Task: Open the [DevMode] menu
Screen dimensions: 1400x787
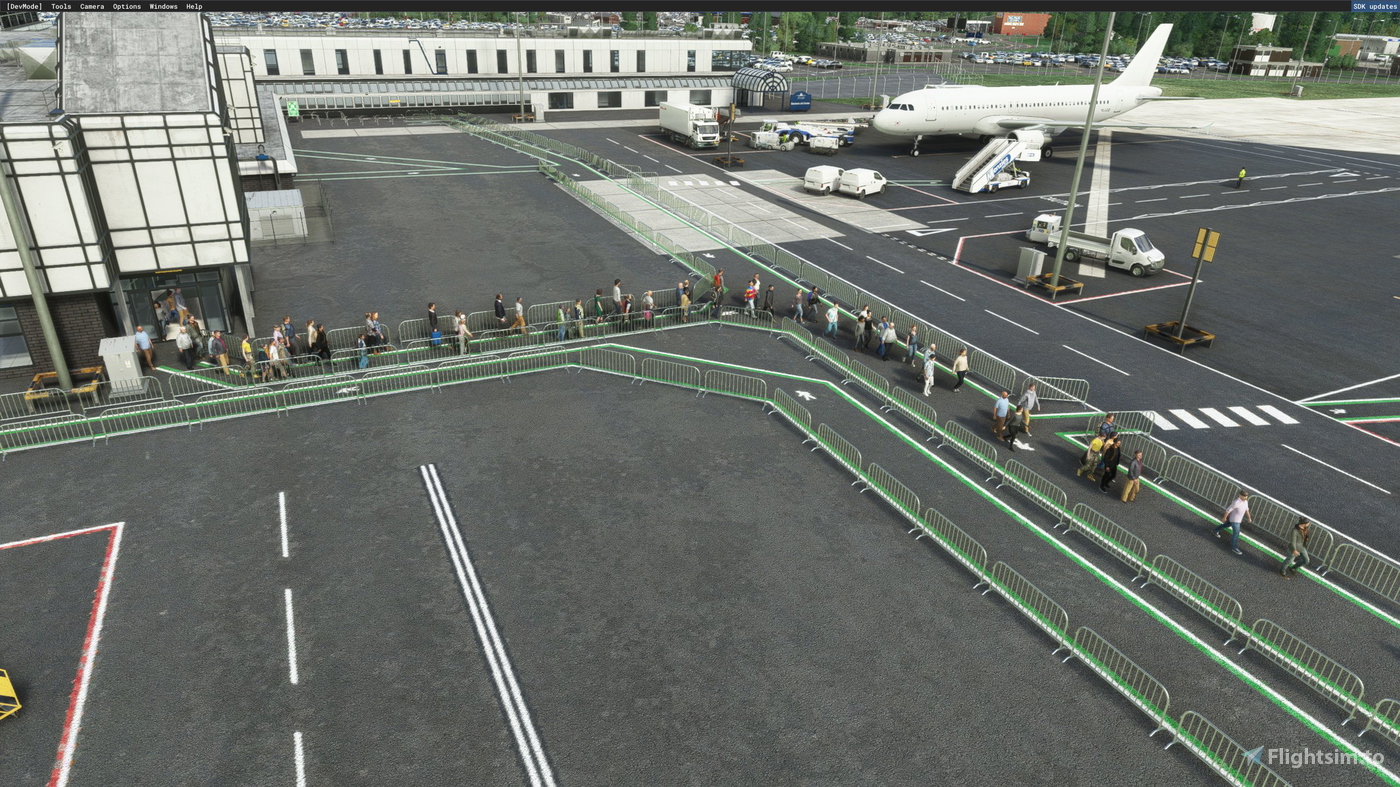Action: (x=25, y=5)
